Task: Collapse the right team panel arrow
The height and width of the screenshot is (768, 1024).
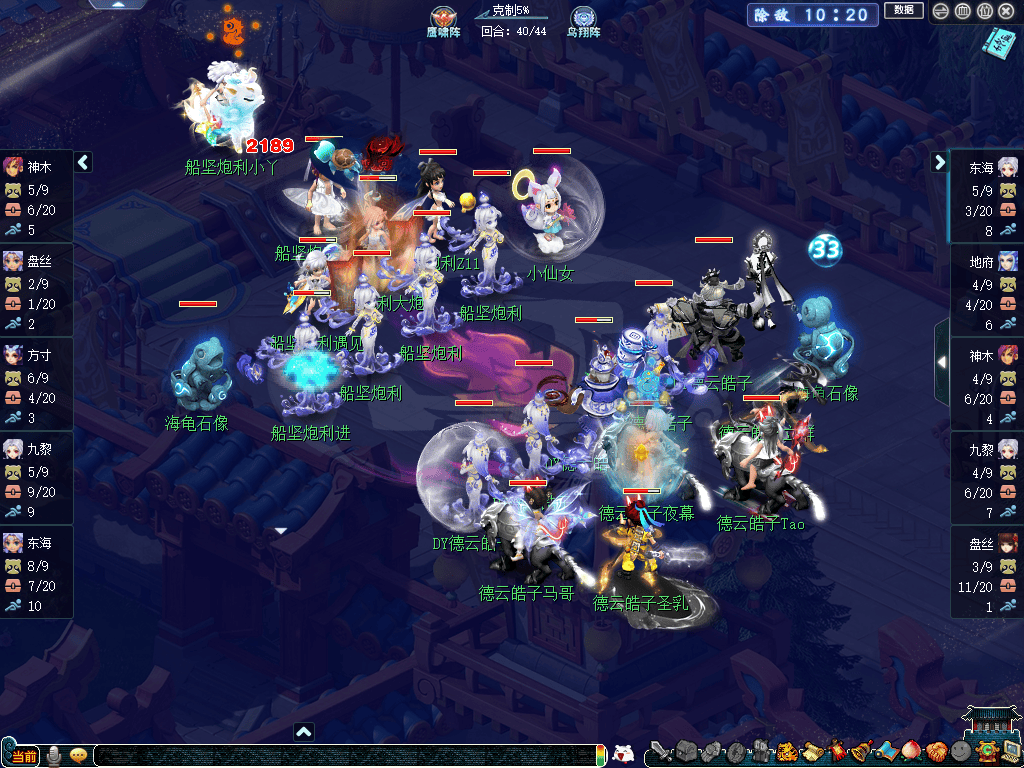Action: click(940, 162)
